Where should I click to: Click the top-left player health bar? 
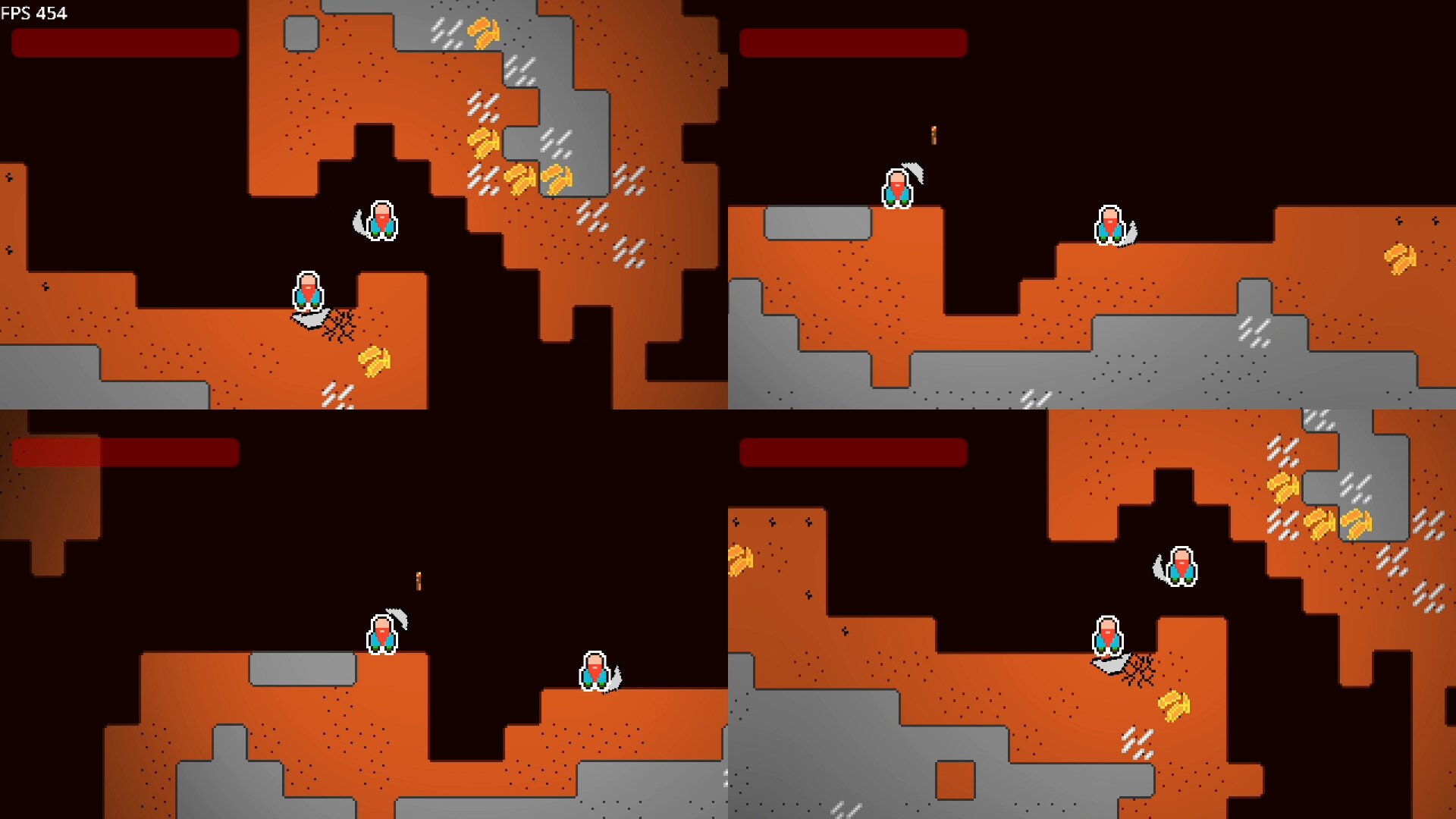click(124, 43)
